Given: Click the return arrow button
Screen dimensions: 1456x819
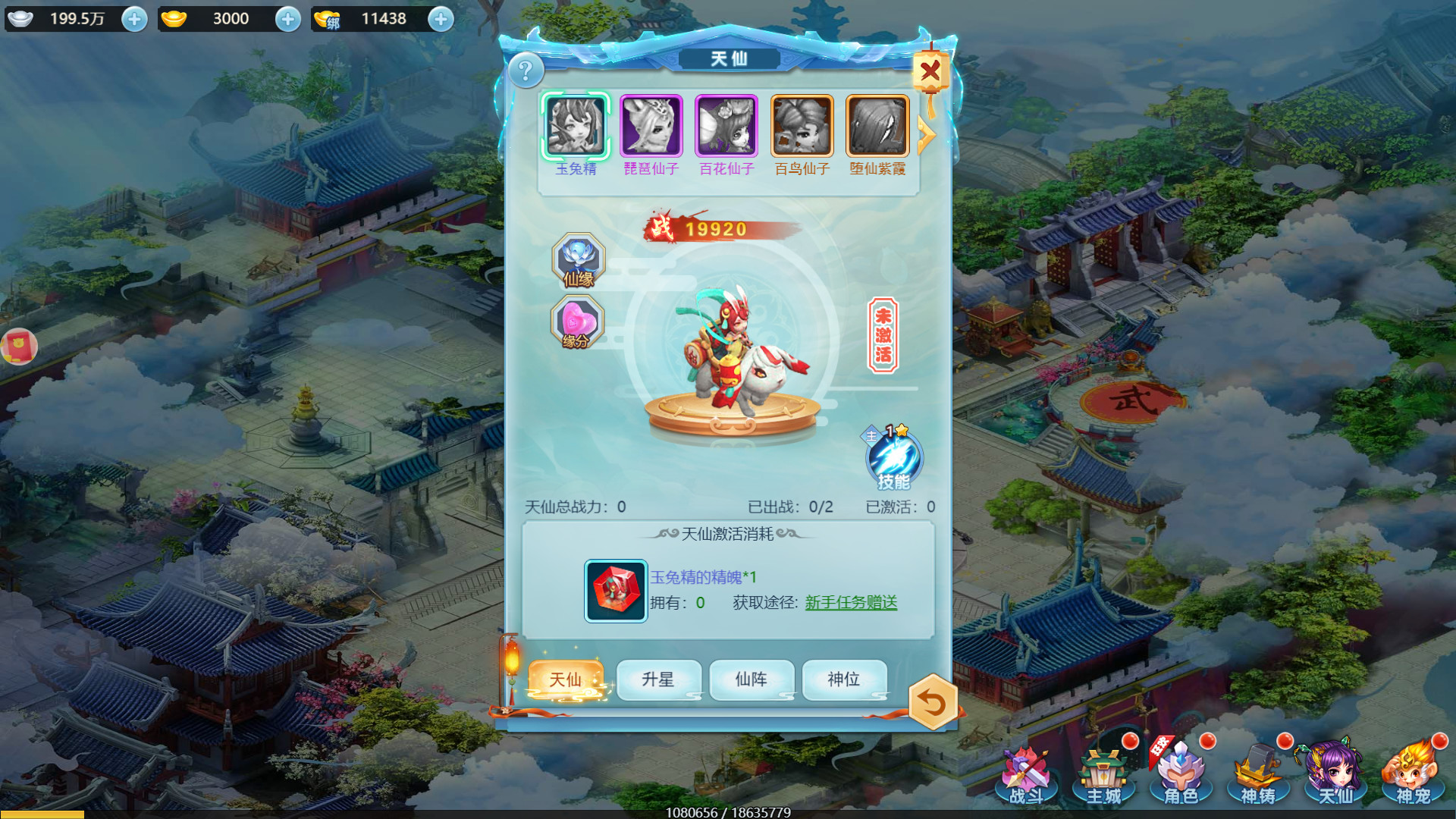Looking at the screenshot, I should coord(932,704).
